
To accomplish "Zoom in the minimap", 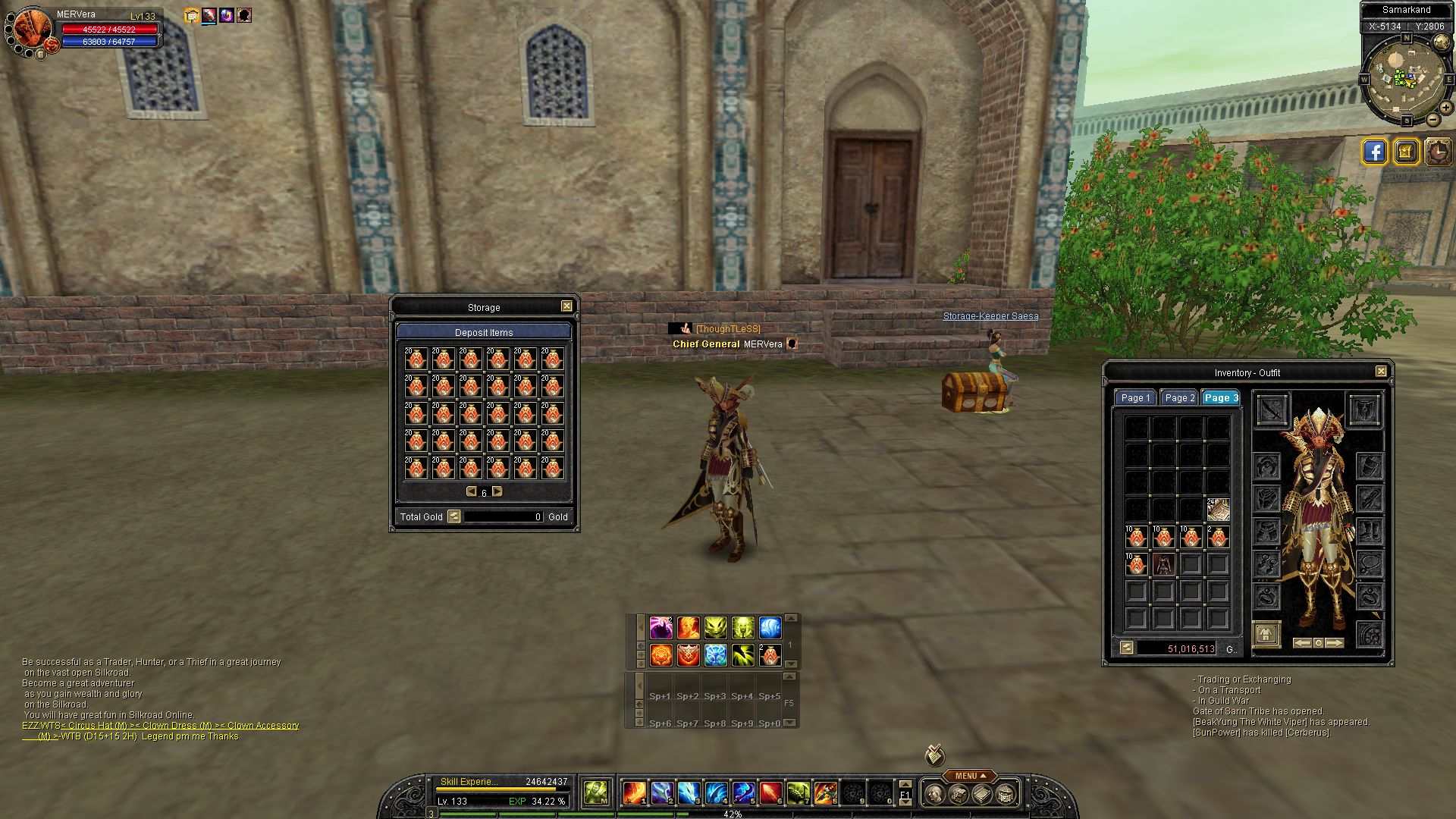I will coord(1445,108).
